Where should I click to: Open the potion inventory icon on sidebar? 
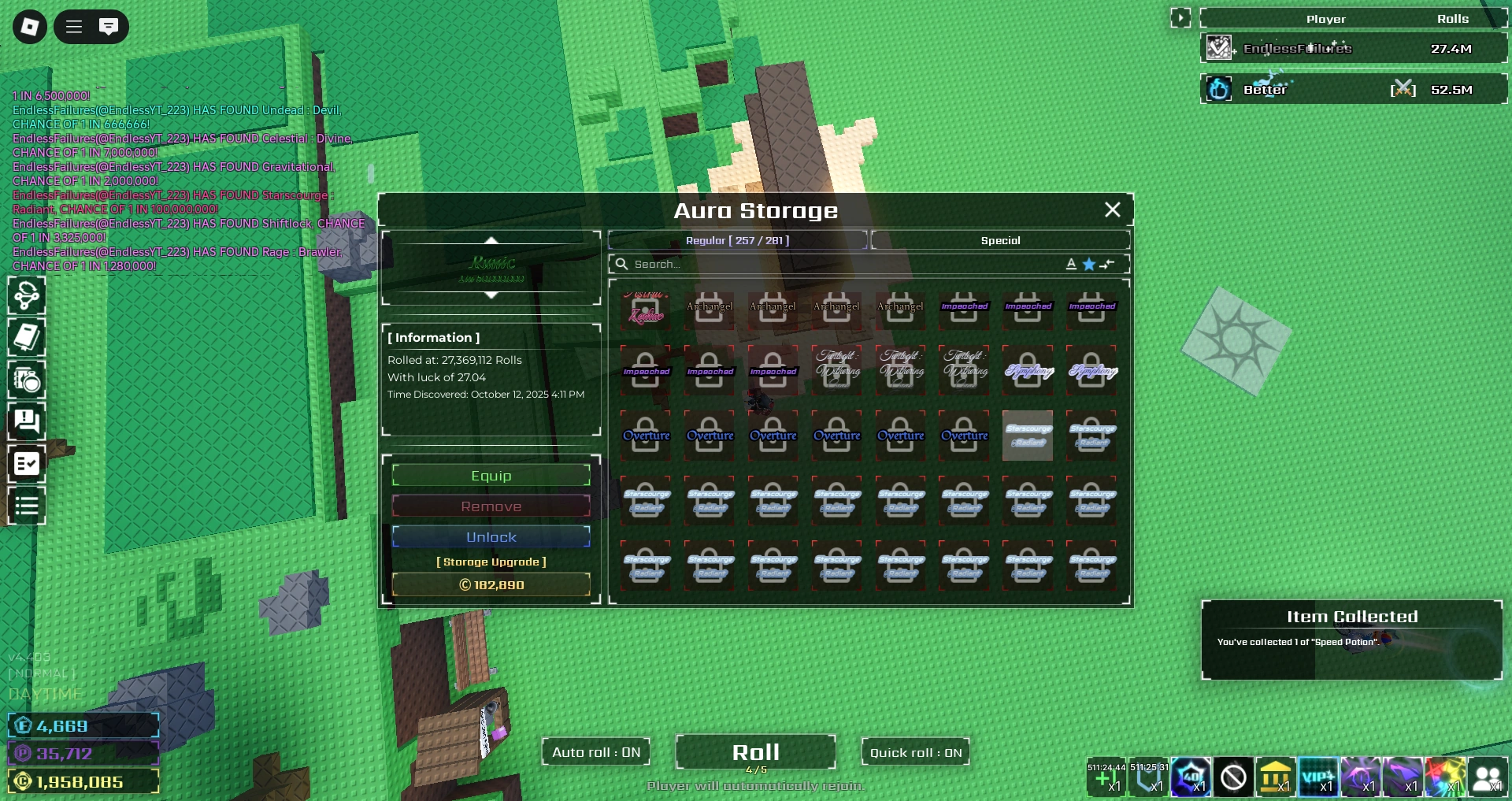tap(27, 381)
